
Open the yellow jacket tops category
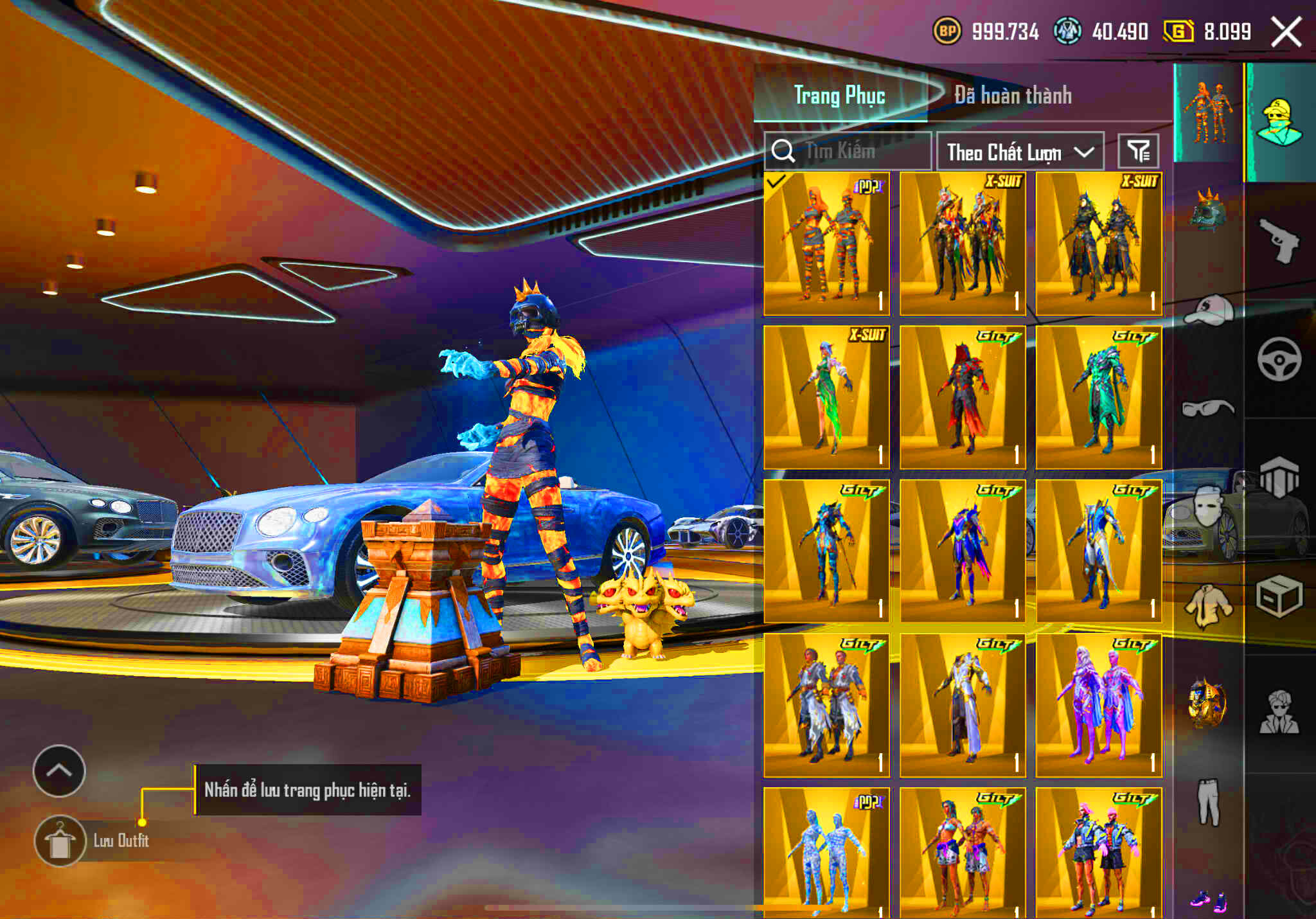(1208, 605)
